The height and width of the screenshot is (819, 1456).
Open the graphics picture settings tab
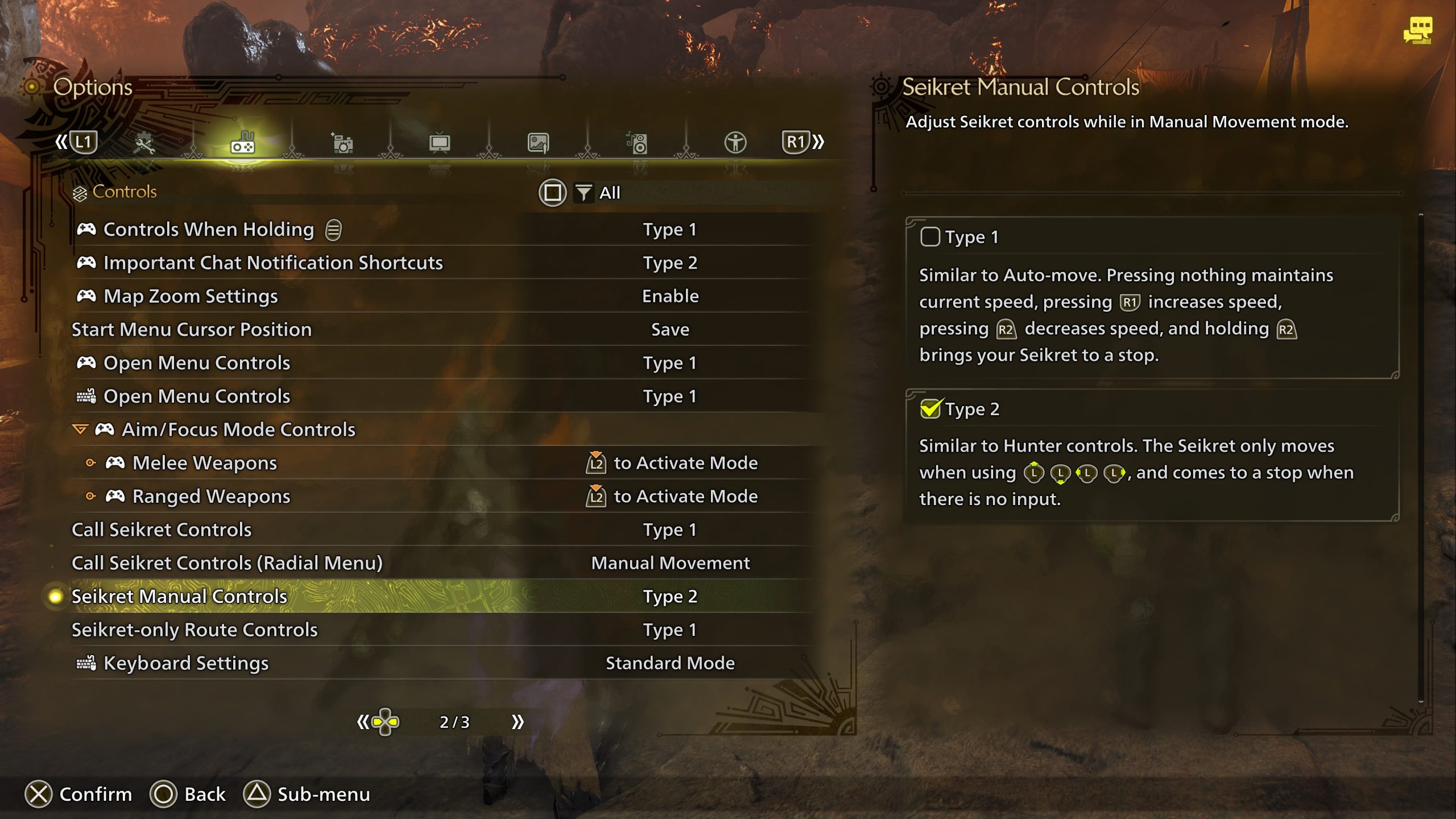538,143
